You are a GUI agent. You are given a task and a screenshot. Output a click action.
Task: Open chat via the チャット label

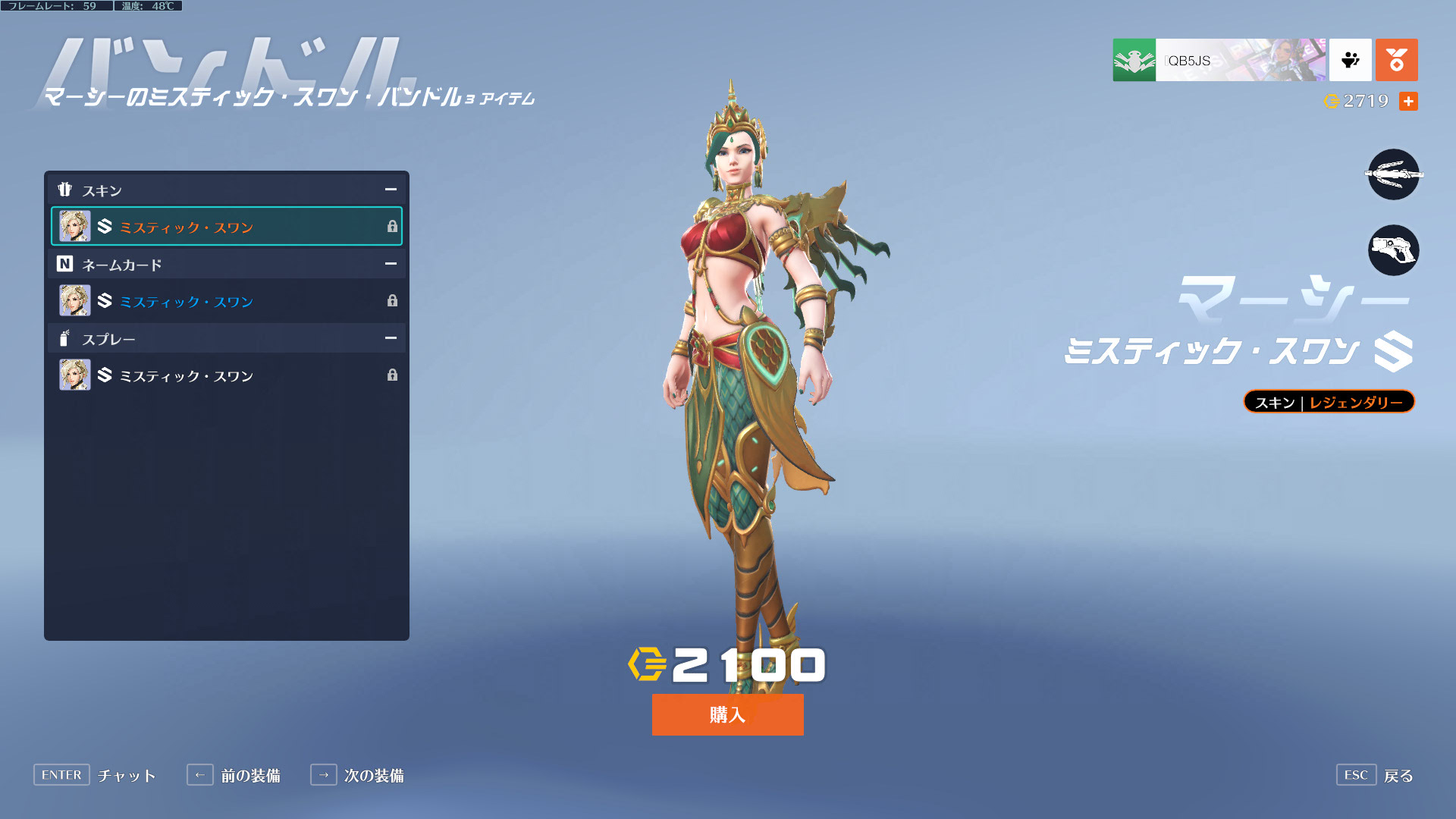pyautogui.click(x=127, y=776)
